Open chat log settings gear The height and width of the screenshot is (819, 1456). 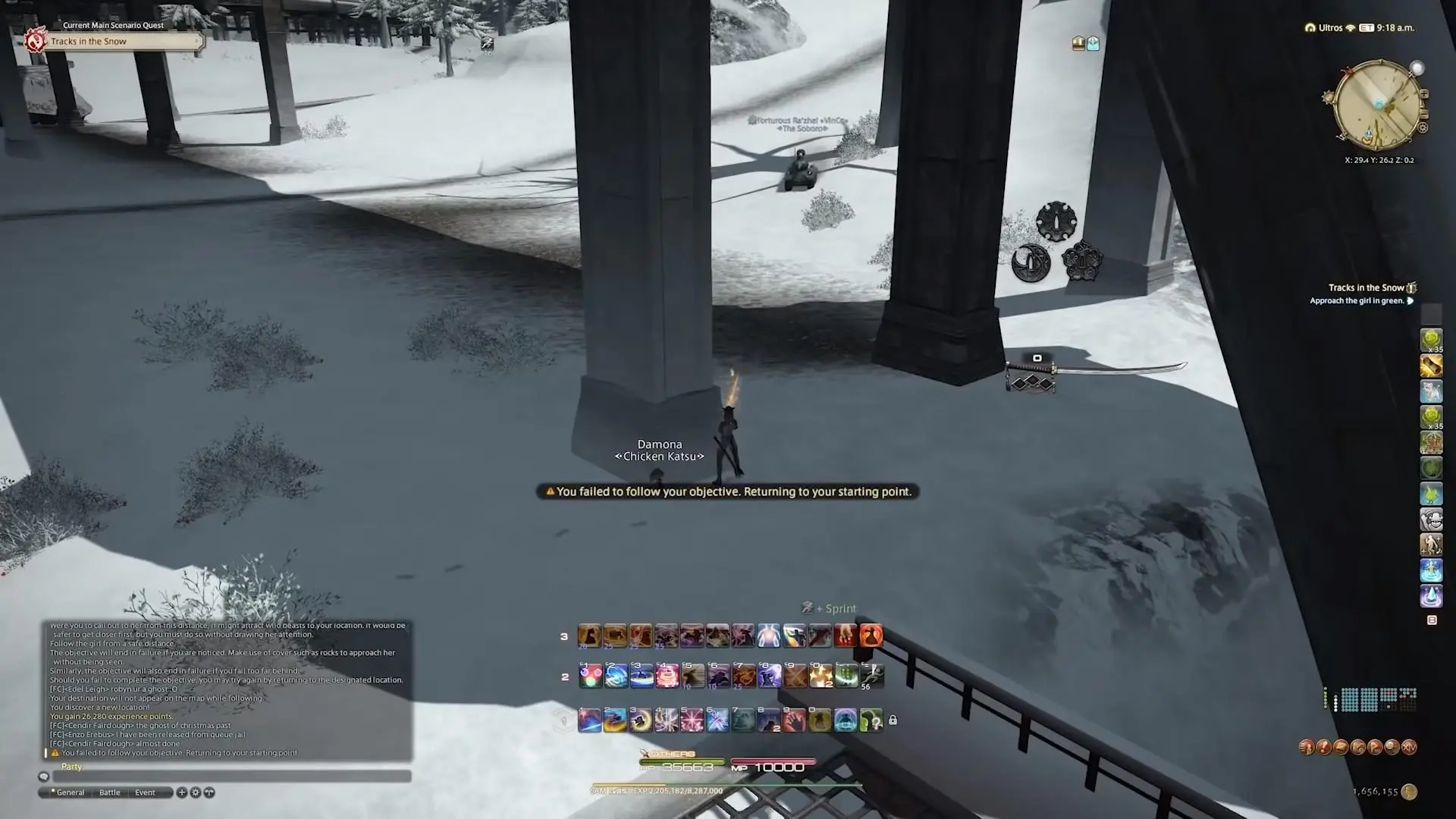pos(196,792)
